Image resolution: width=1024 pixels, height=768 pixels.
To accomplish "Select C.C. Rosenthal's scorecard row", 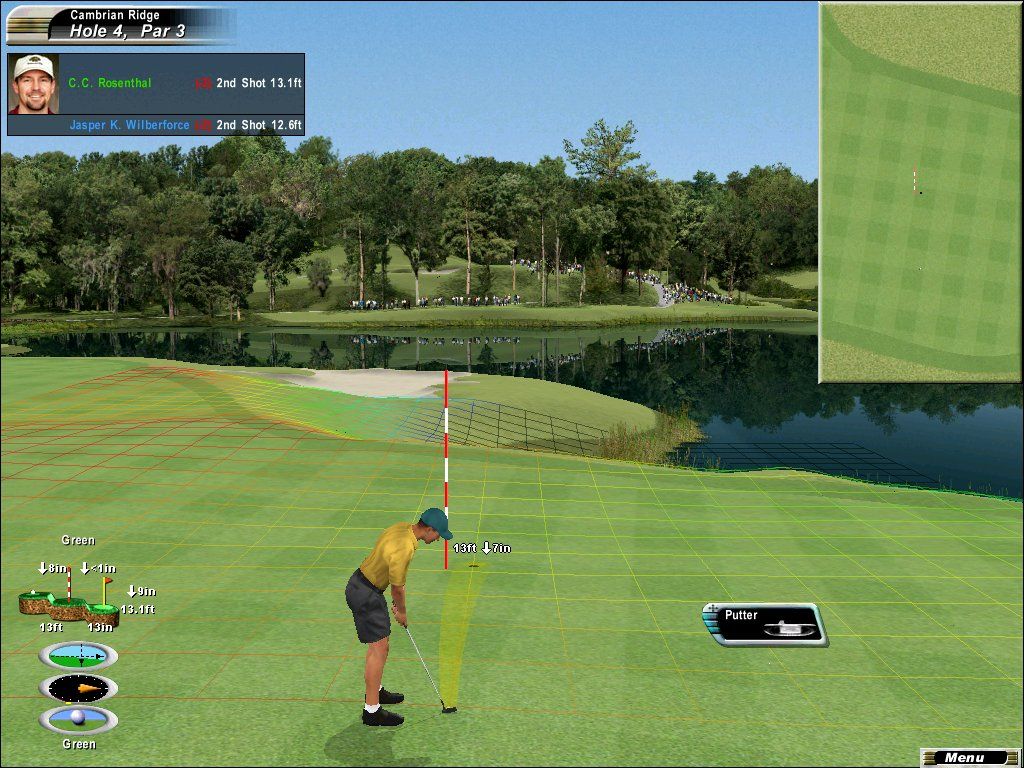I will [180, 83].
